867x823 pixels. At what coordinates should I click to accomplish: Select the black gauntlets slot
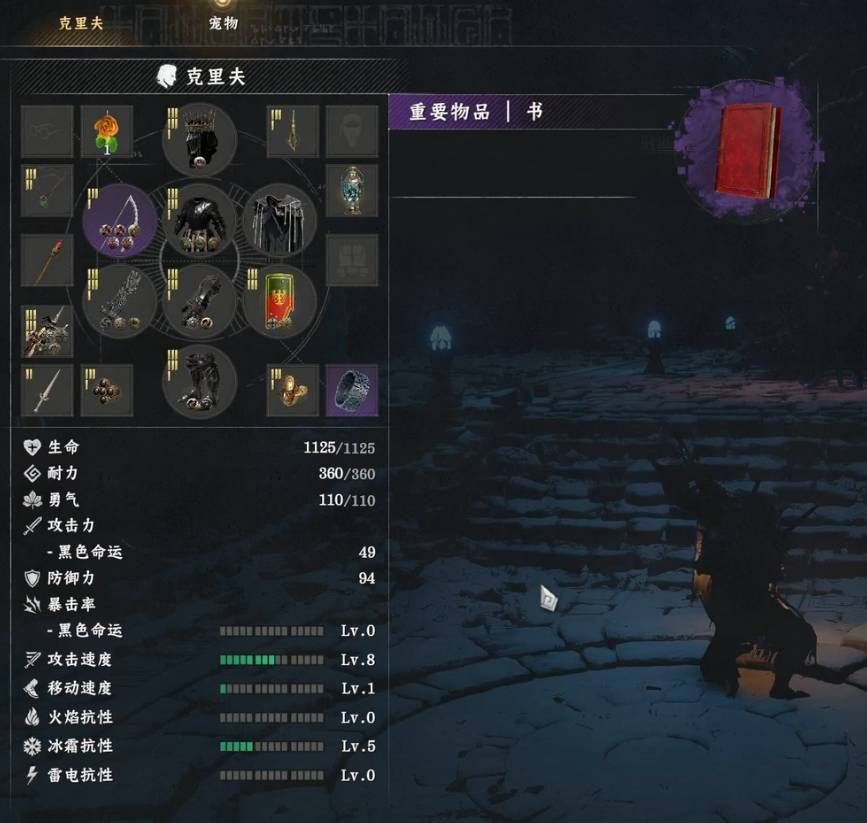pos(200,301)
